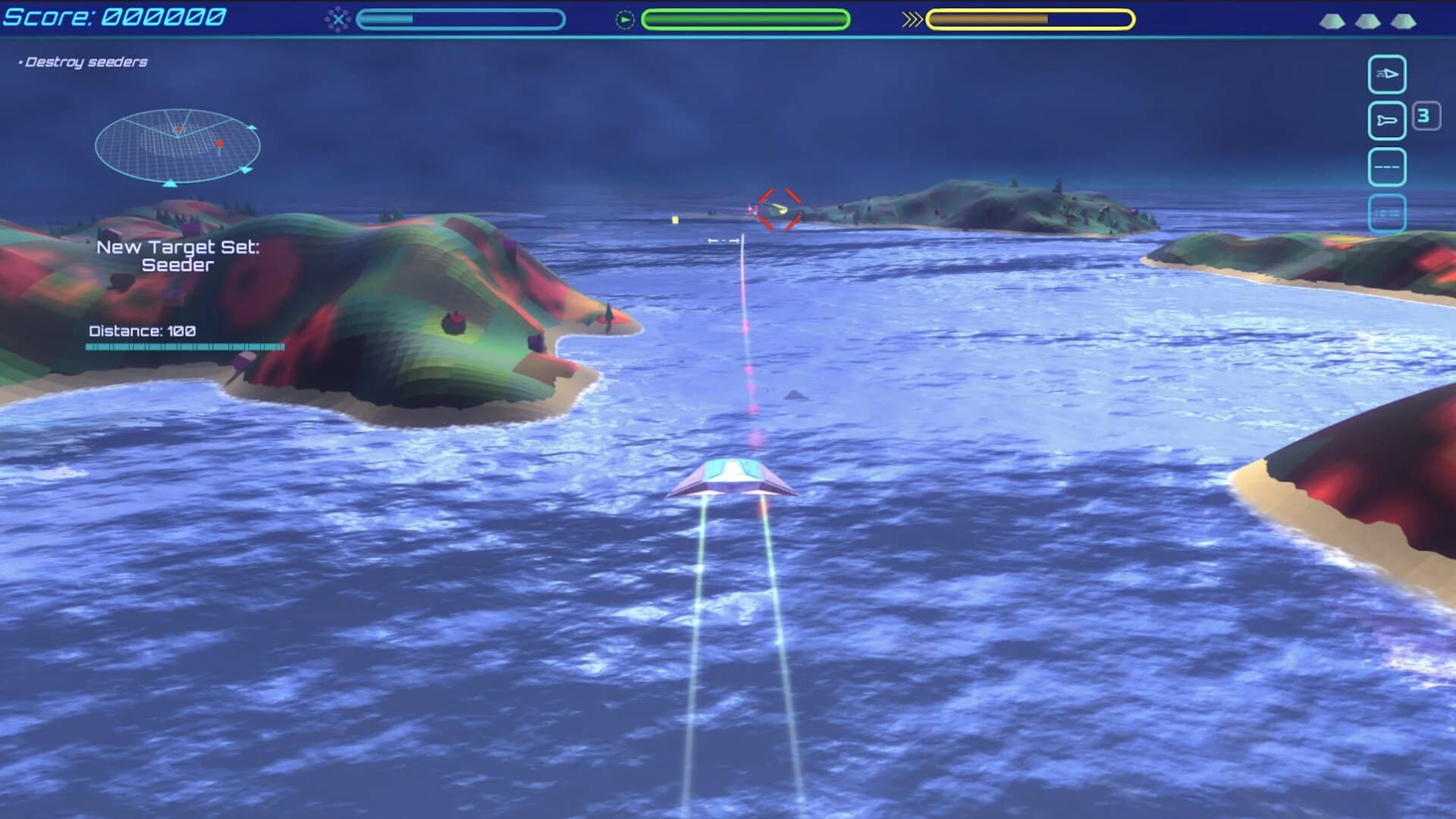The image size is (1456, 819).
Task: Select the laser weapon slot icon
Action: 1387,74
